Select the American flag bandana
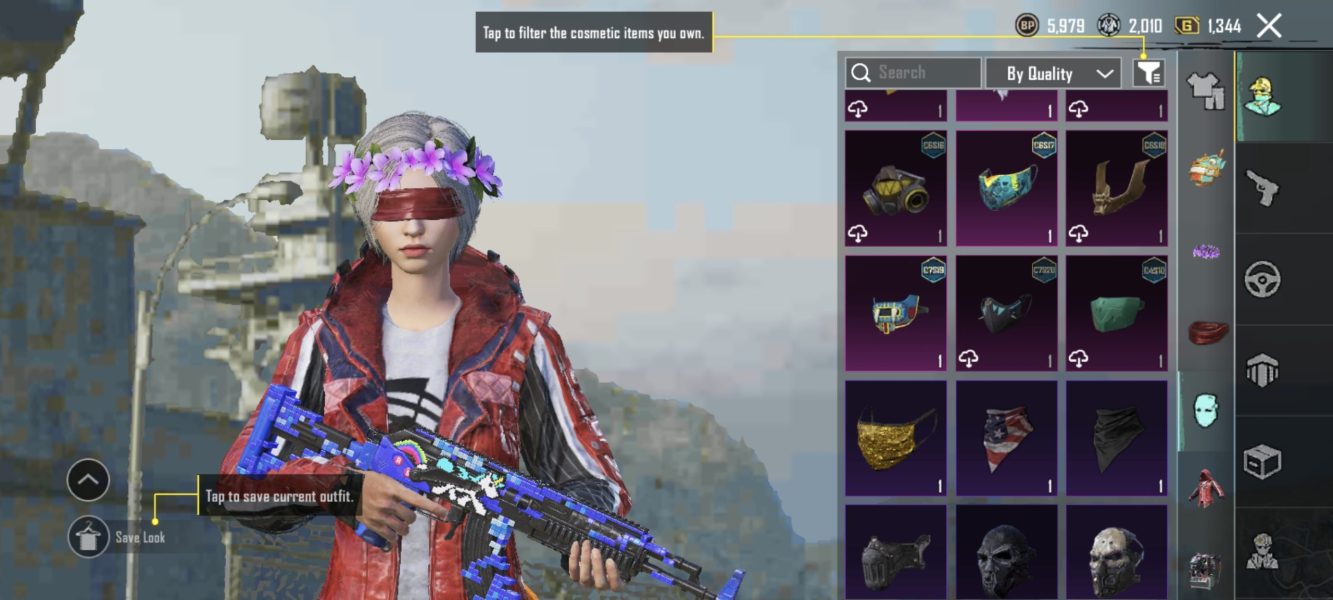The height and width of the screenshot is (600, 1333). [x=1006, y=437]
